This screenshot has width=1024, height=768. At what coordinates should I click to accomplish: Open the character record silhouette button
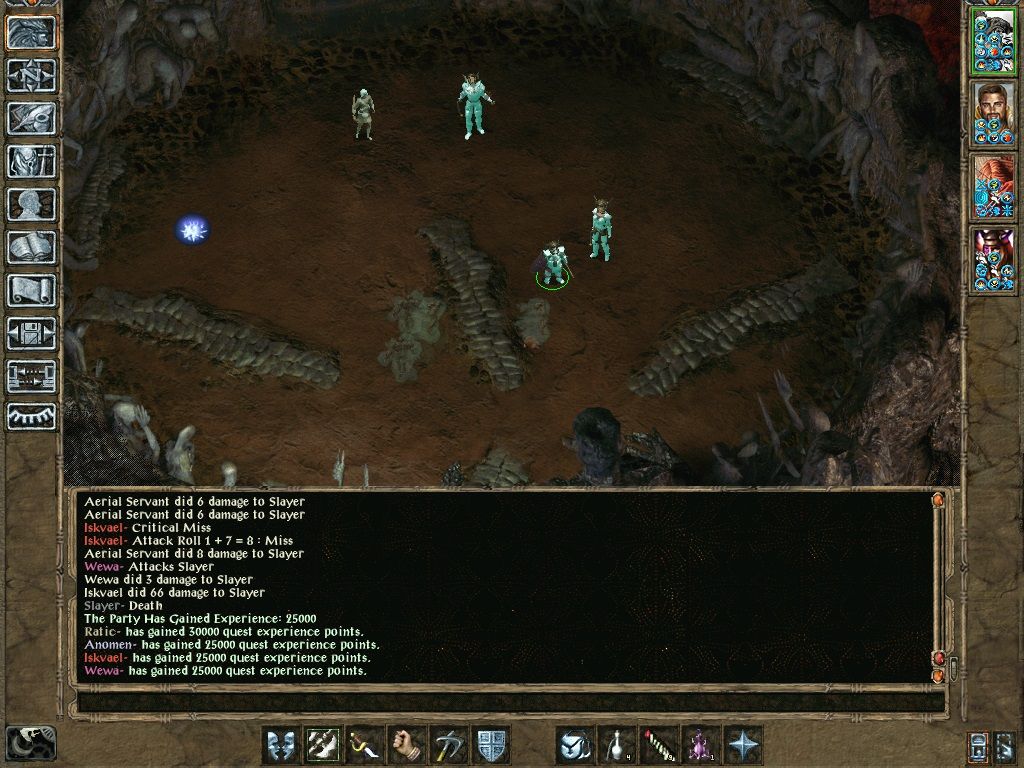click(x=32, y=204)
